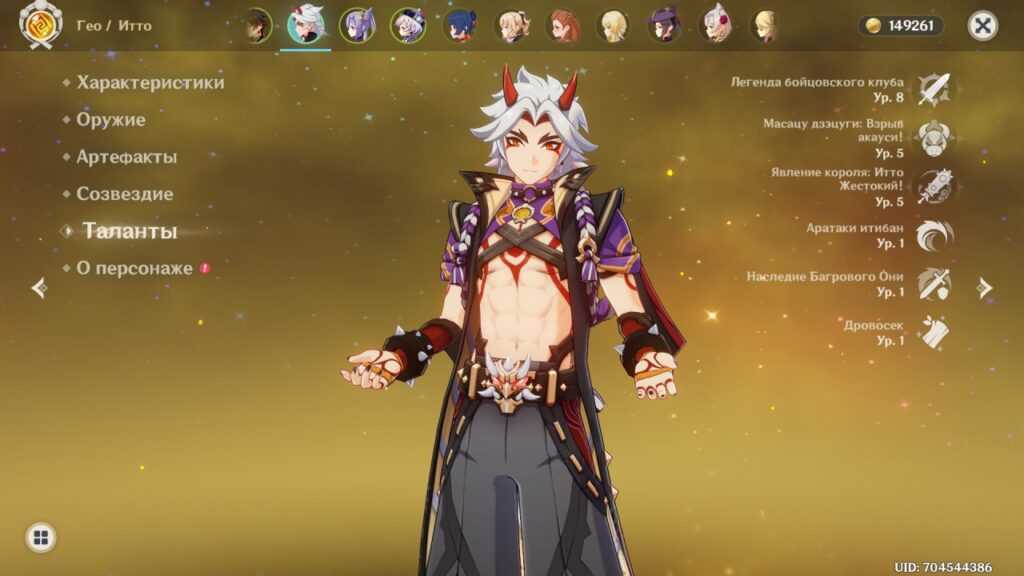Open the Характеристики menu entry

150,83
